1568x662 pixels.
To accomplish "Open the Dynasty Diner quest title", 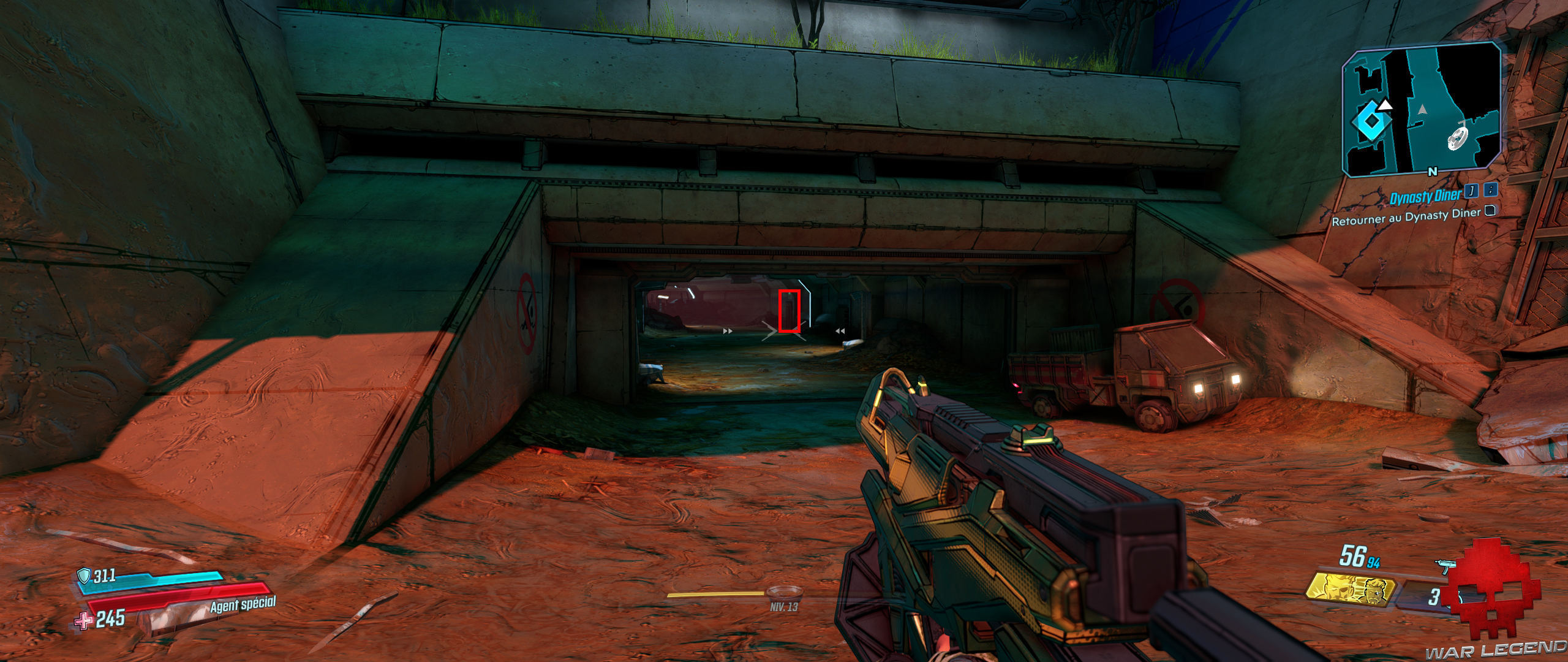I will pyautogui.click(x=1426, y=196).
